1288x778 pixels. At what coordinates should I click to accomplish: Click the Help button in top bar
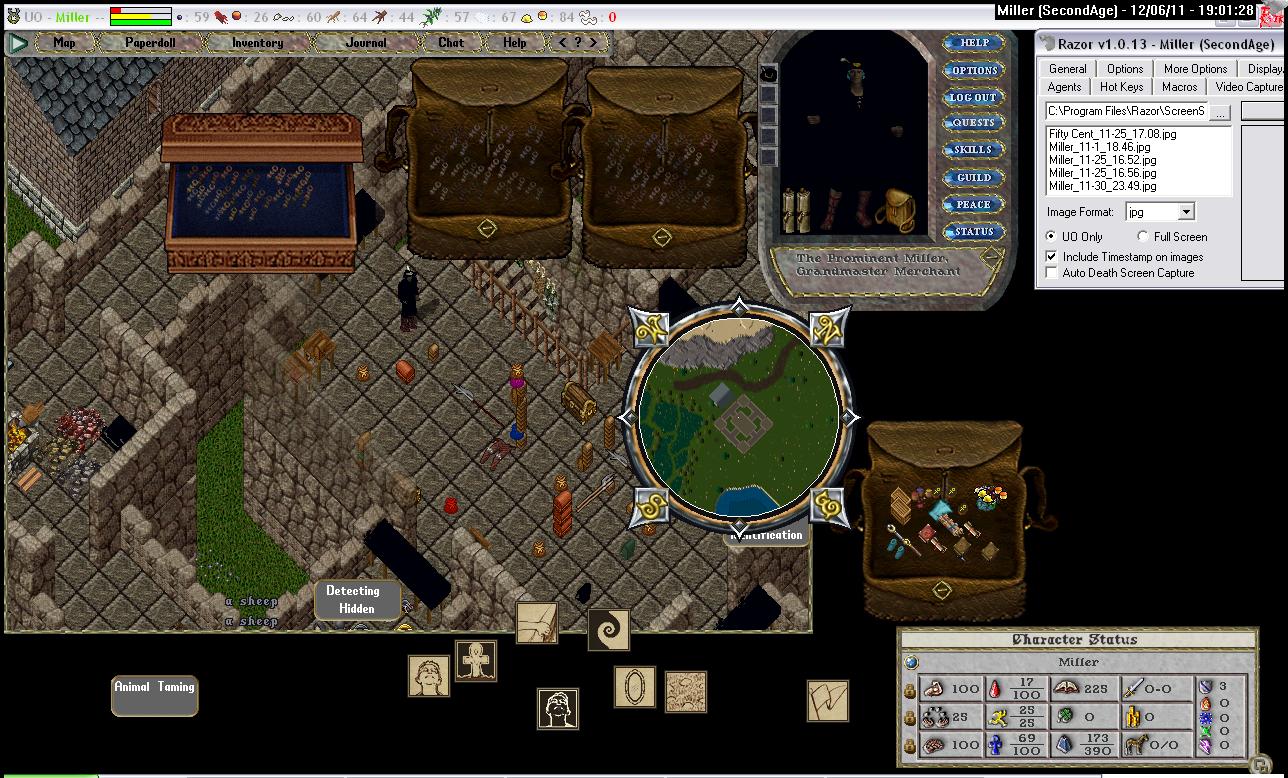pos(515,43)
